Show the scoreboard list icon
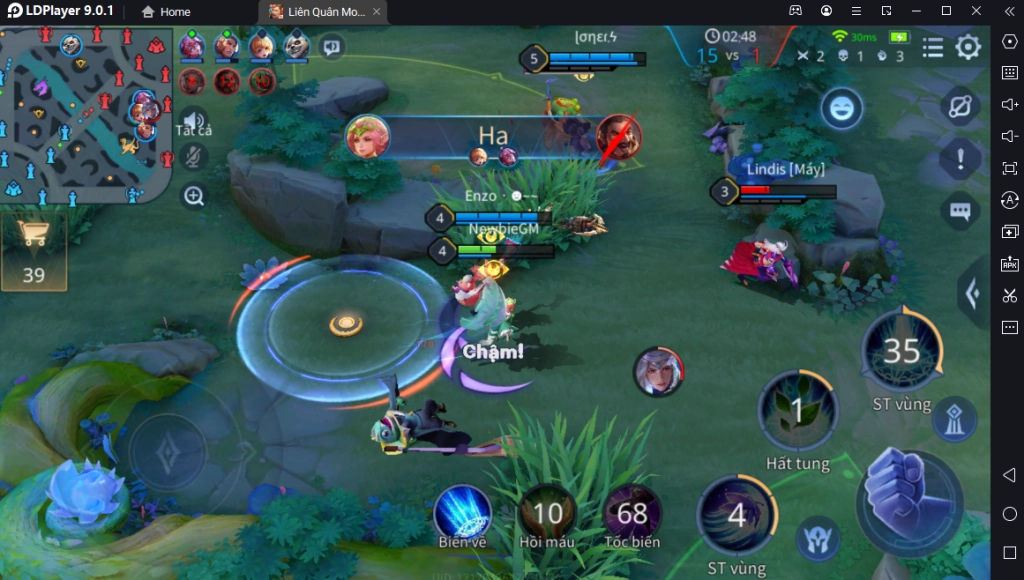Screen dimensions: 1024x580 pos(932,48)
